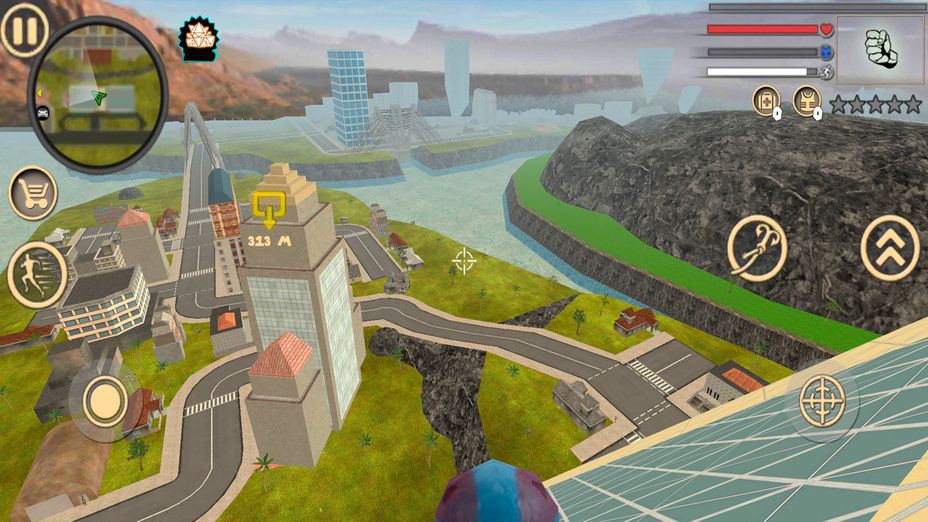
Task: Pause the game
Action: click(x=24, y=31)
